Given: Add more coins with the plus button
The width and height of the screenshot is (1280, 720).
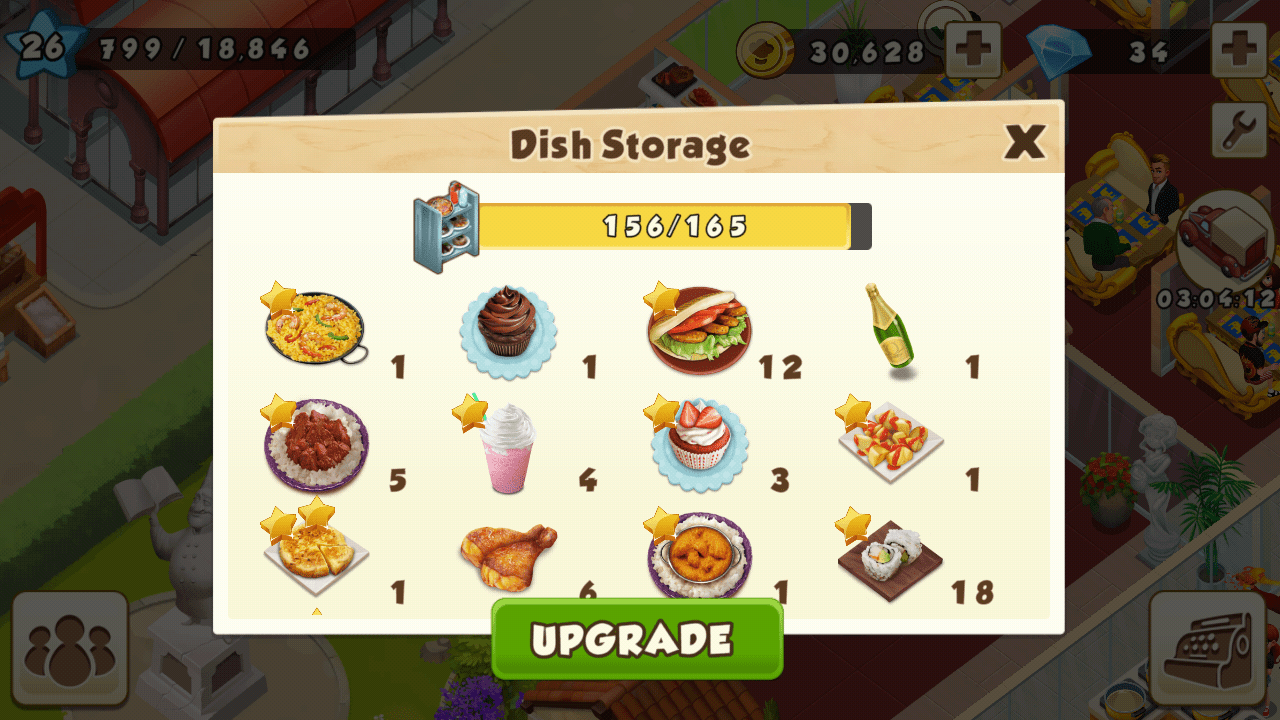Looking at the screenshot, I should tap(973, 50).
